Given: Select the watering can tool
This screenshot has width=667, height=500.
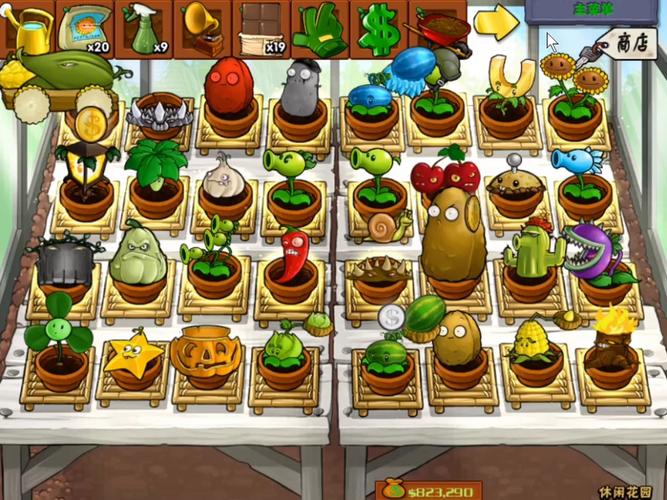Looking at the screenshot, I should pyautogui.click(x=31, y=29).
